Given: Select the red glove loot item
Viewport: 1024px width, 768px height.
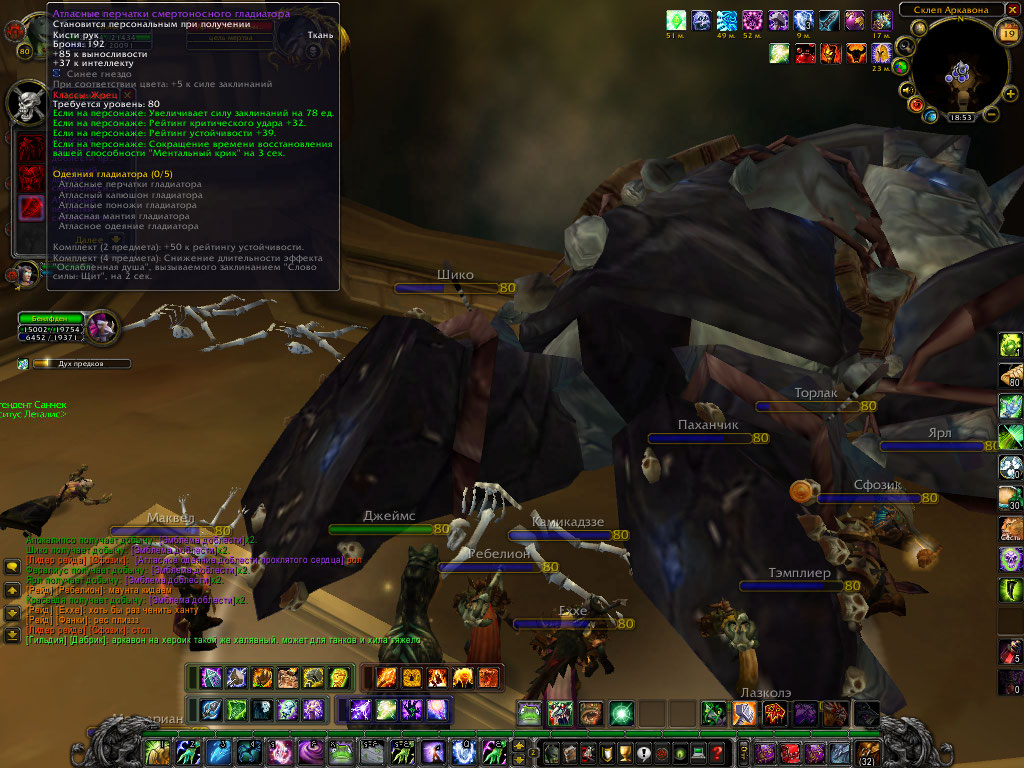Looking at the screenshot, I should [32, 207].
